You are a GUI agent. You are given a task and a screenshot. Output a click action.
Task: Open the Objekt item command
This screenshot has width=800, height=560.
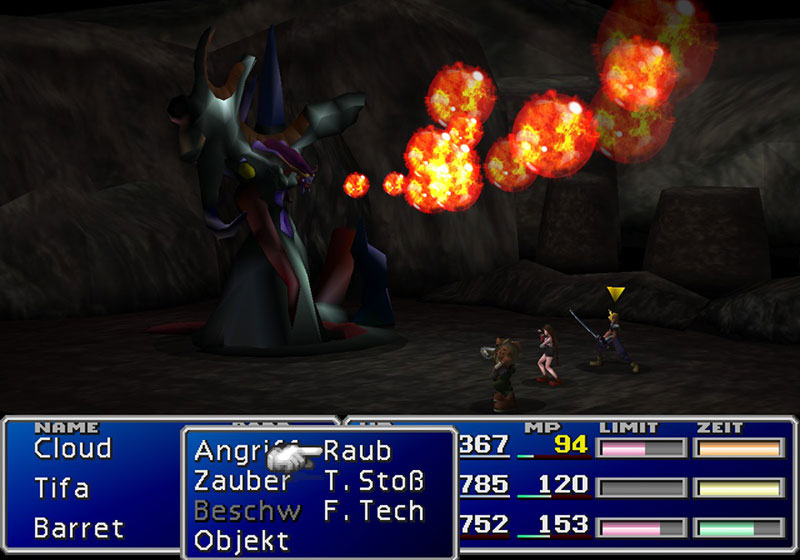point(241,542)
